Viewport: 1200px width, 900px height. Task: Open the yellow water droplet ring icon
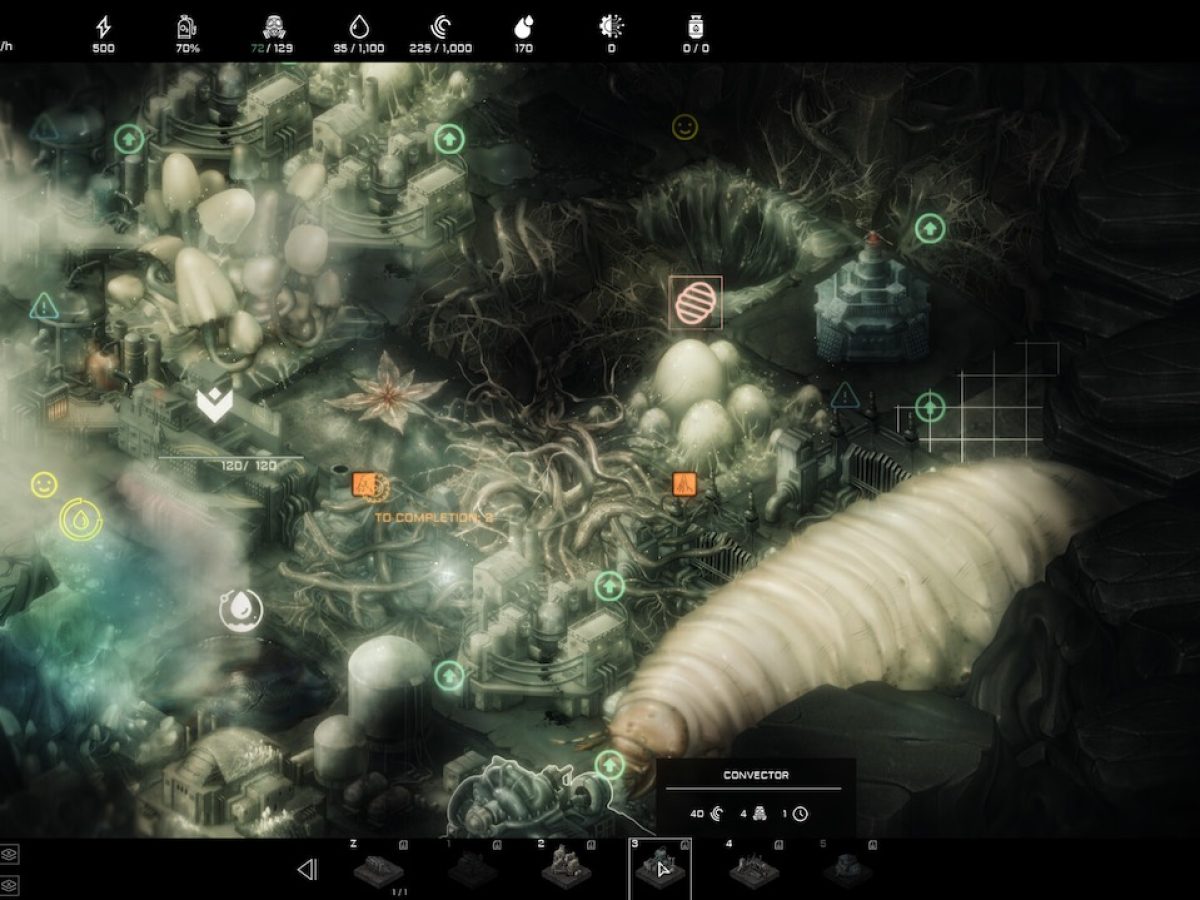coord(80,520)
